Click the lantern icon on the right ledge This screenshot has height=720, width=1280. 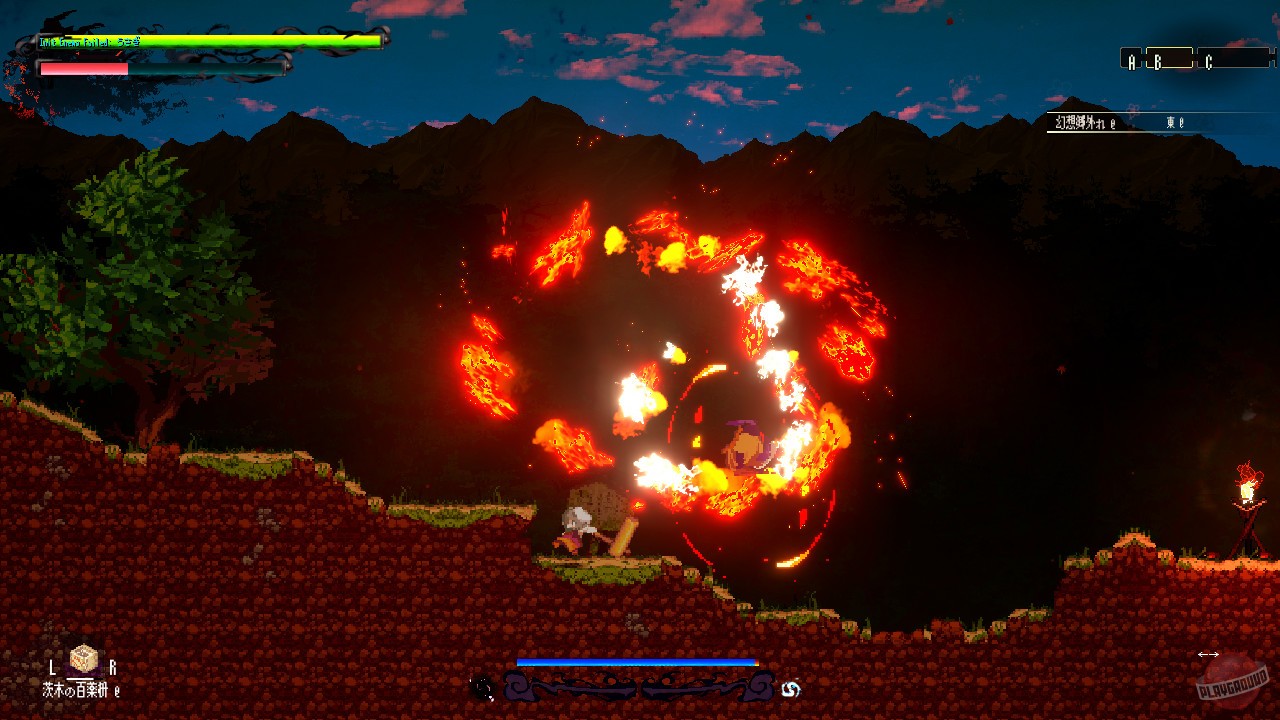point(1246,488)
